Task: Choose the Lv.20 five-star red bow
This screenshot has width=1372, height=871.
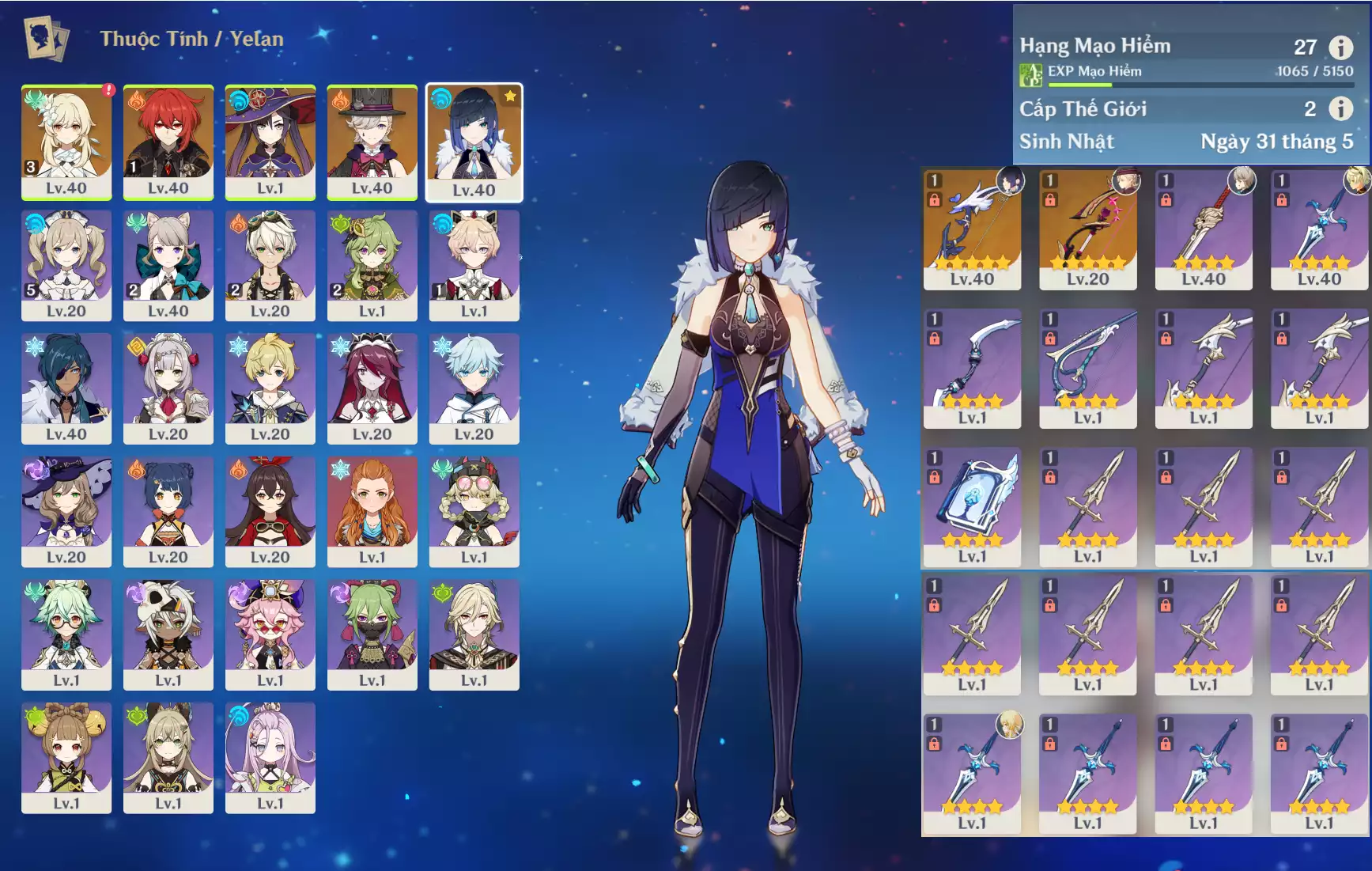Action: point(1087,228)
